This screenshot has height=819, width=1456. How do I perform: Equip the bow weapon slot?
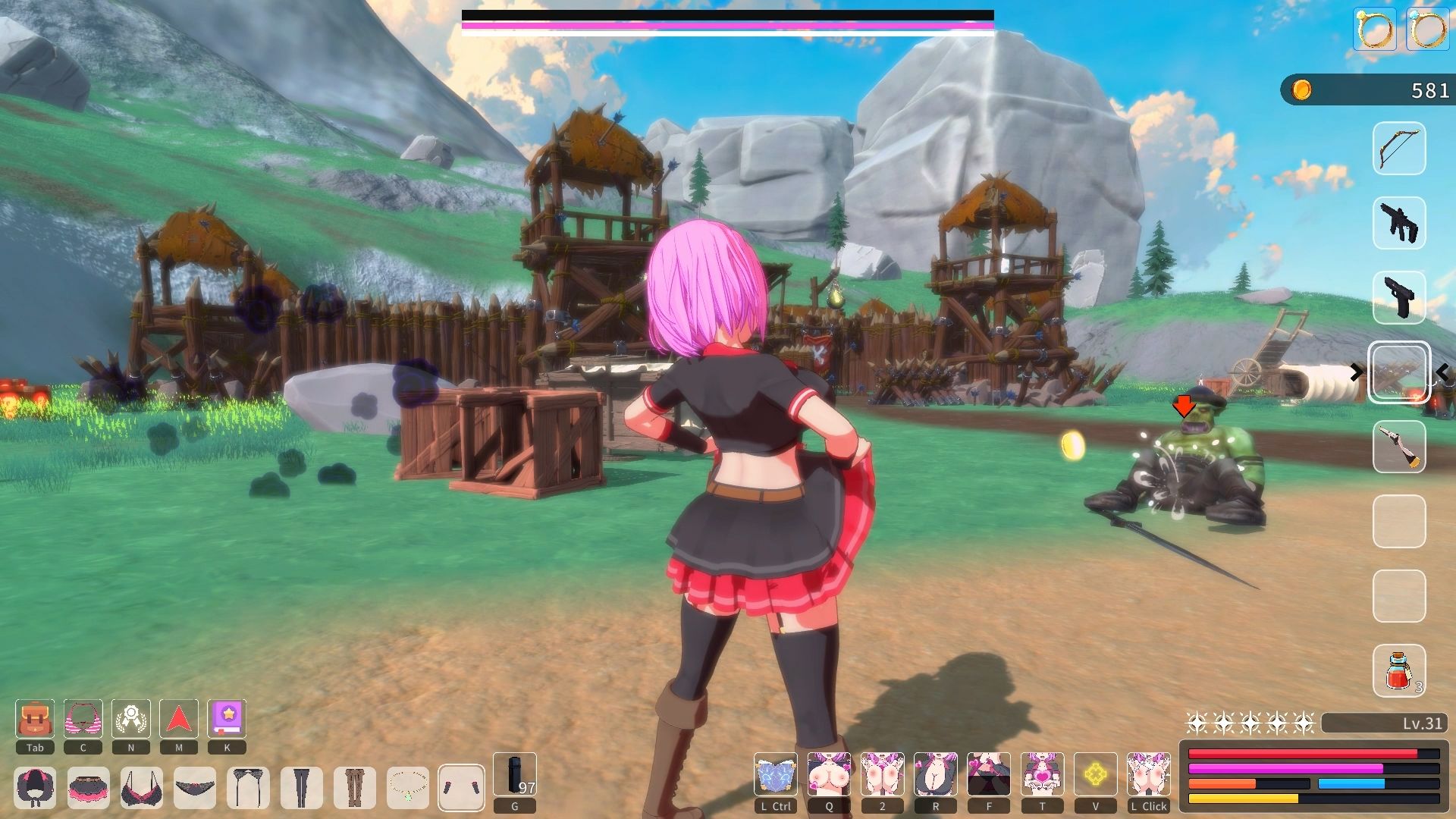coord(1399,149)
